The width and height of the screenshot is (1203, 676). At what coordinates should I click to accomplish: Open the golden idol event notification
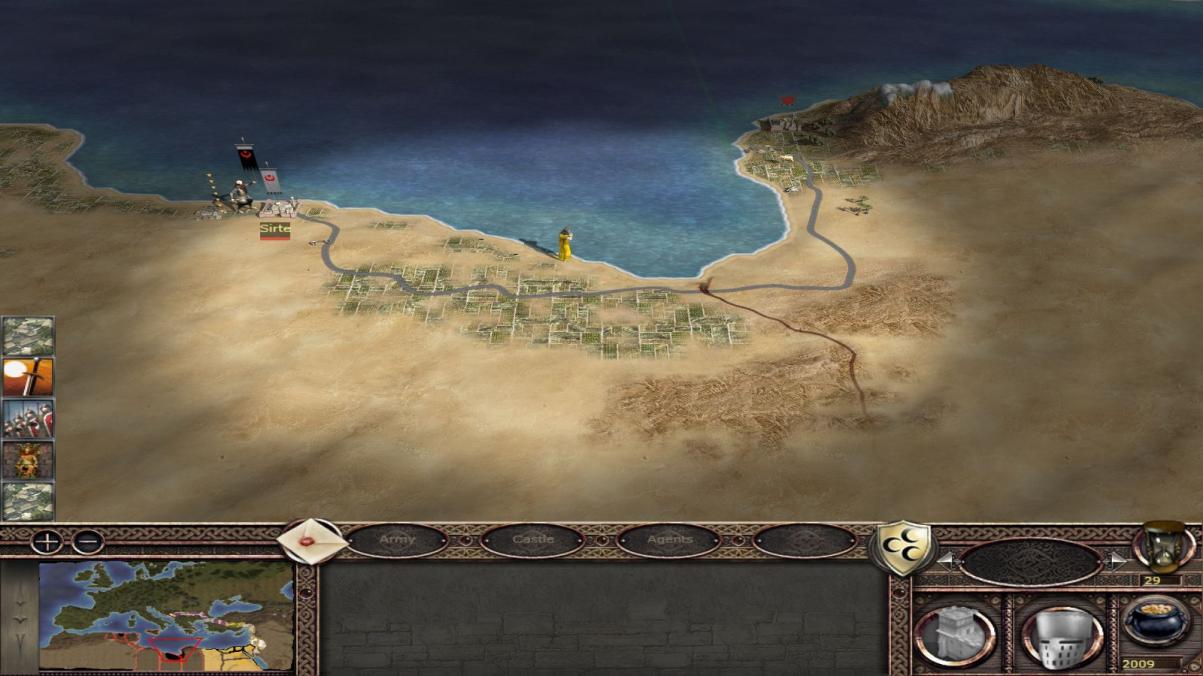[x=28, y=460]
